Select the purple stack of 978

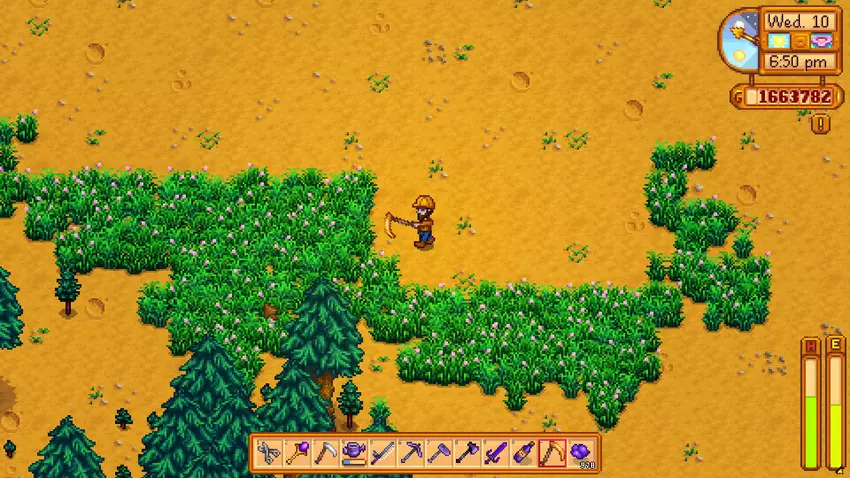[581, 453]
